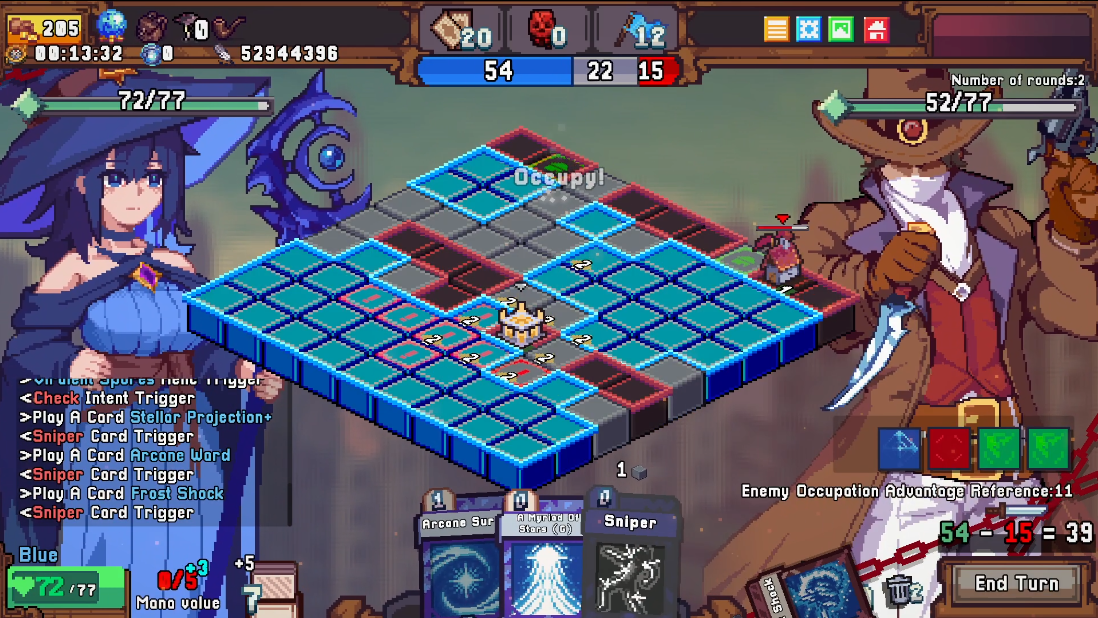
Task: Inspect the smoking pipe relic
Action: (x=229, y=26)
